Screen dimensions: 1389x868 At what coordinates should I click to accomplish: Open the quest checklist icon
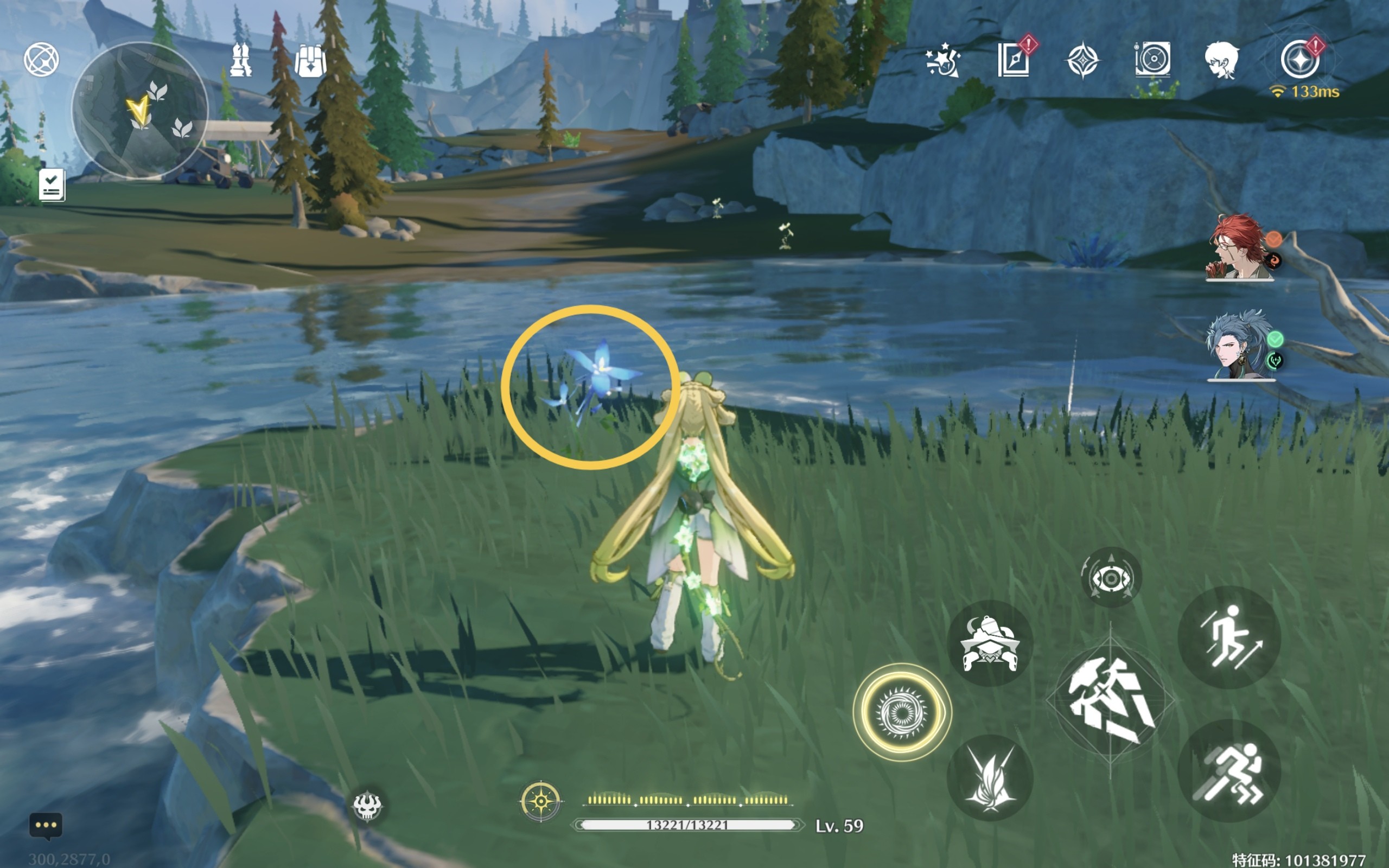click(x=52, y=185)
